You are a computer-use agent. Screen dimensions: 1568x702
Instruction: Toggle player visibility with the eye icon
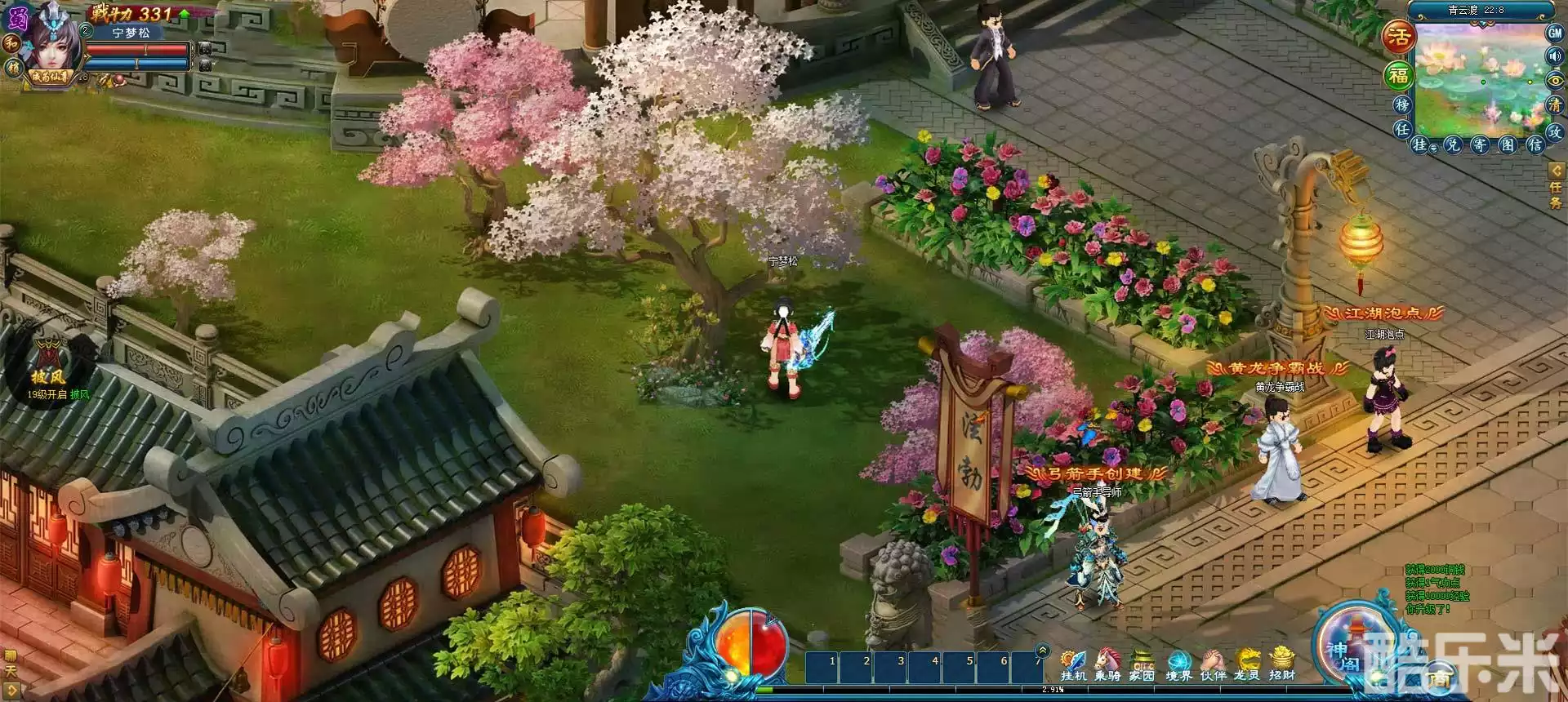tap(1554, 81)
